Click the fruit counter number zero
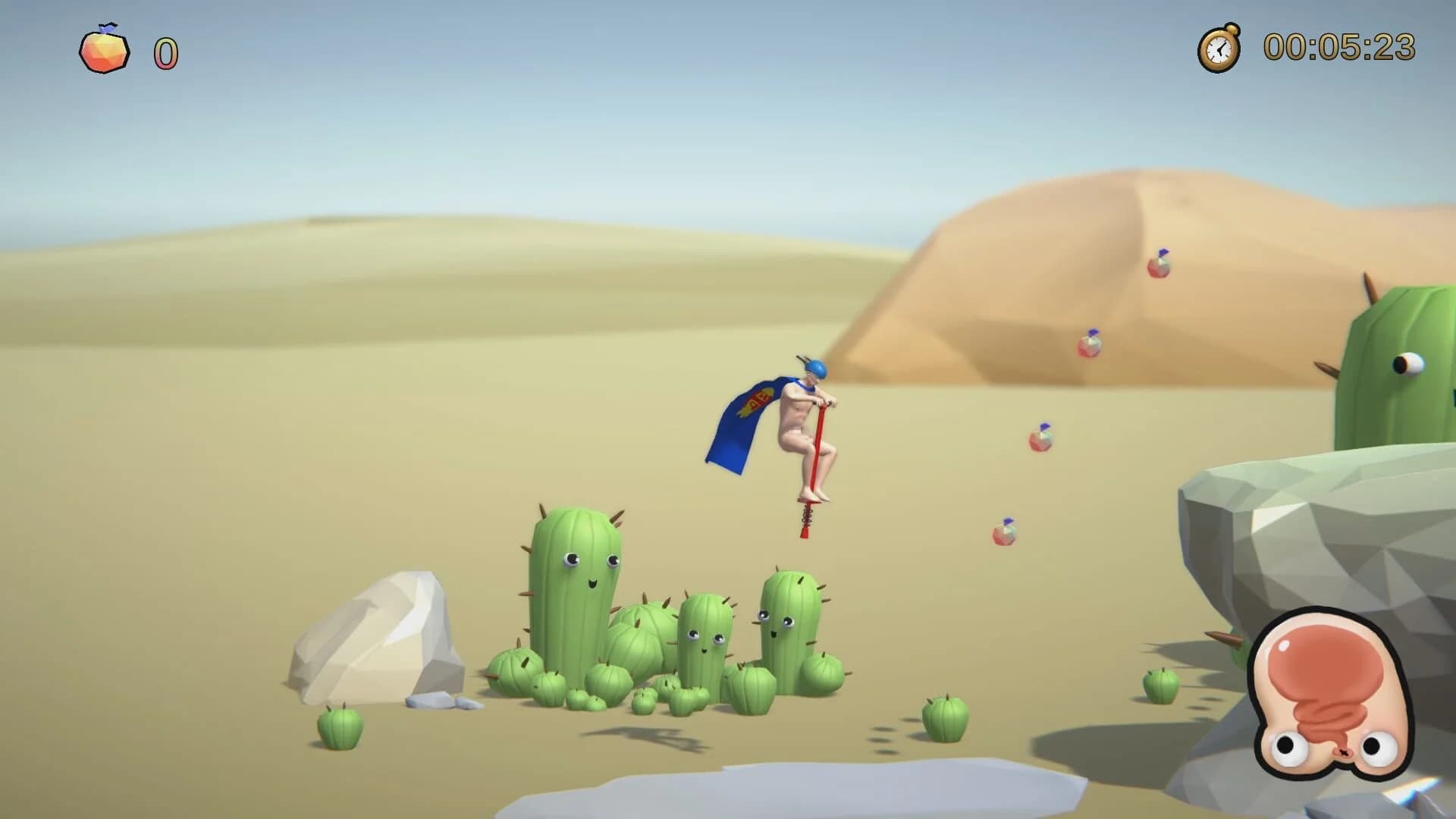The image size is (1456, 819). tap(165, 53)
